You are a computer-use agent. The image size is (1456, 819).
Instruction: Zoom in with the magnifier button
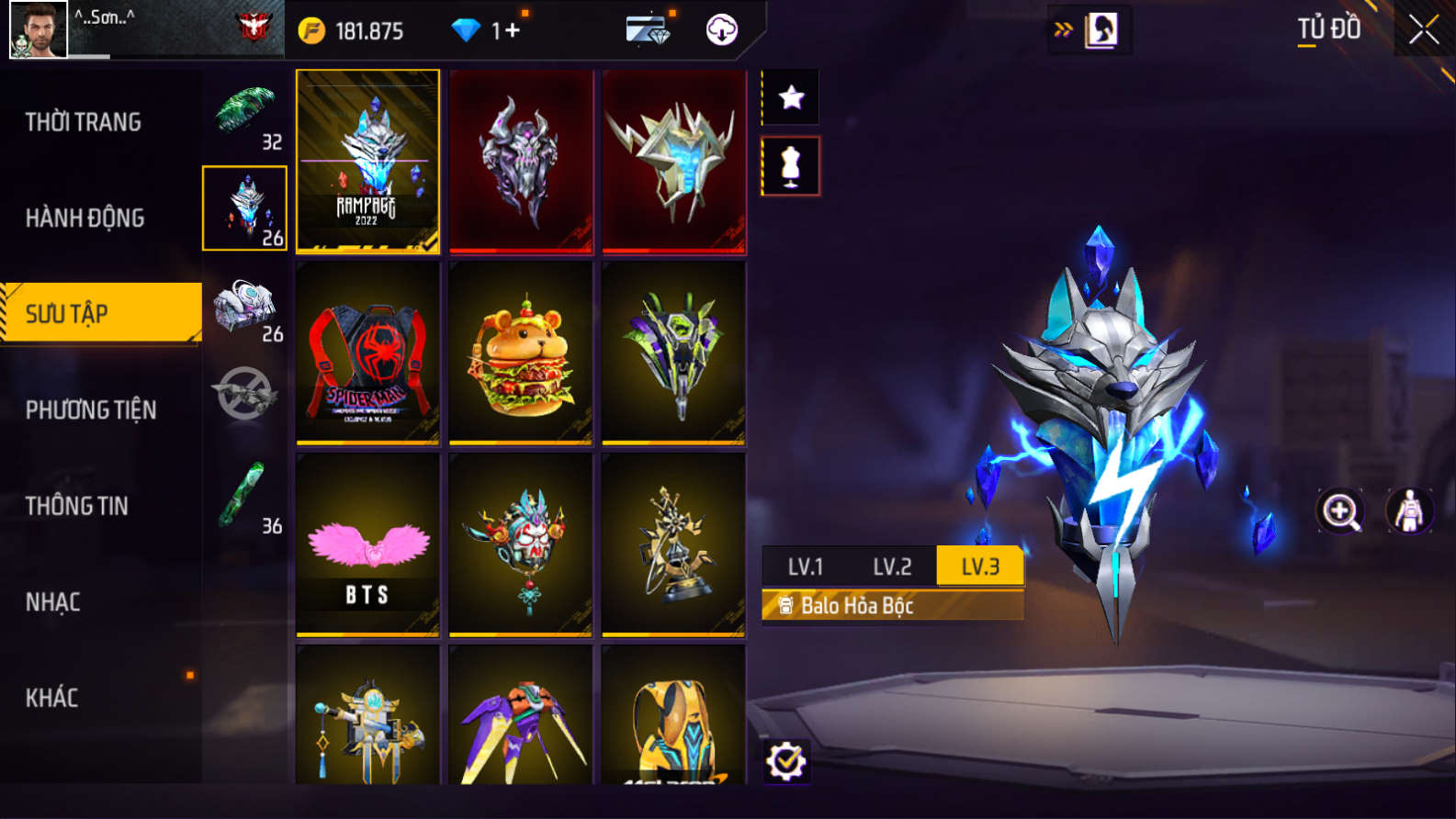coord(1340,511)
